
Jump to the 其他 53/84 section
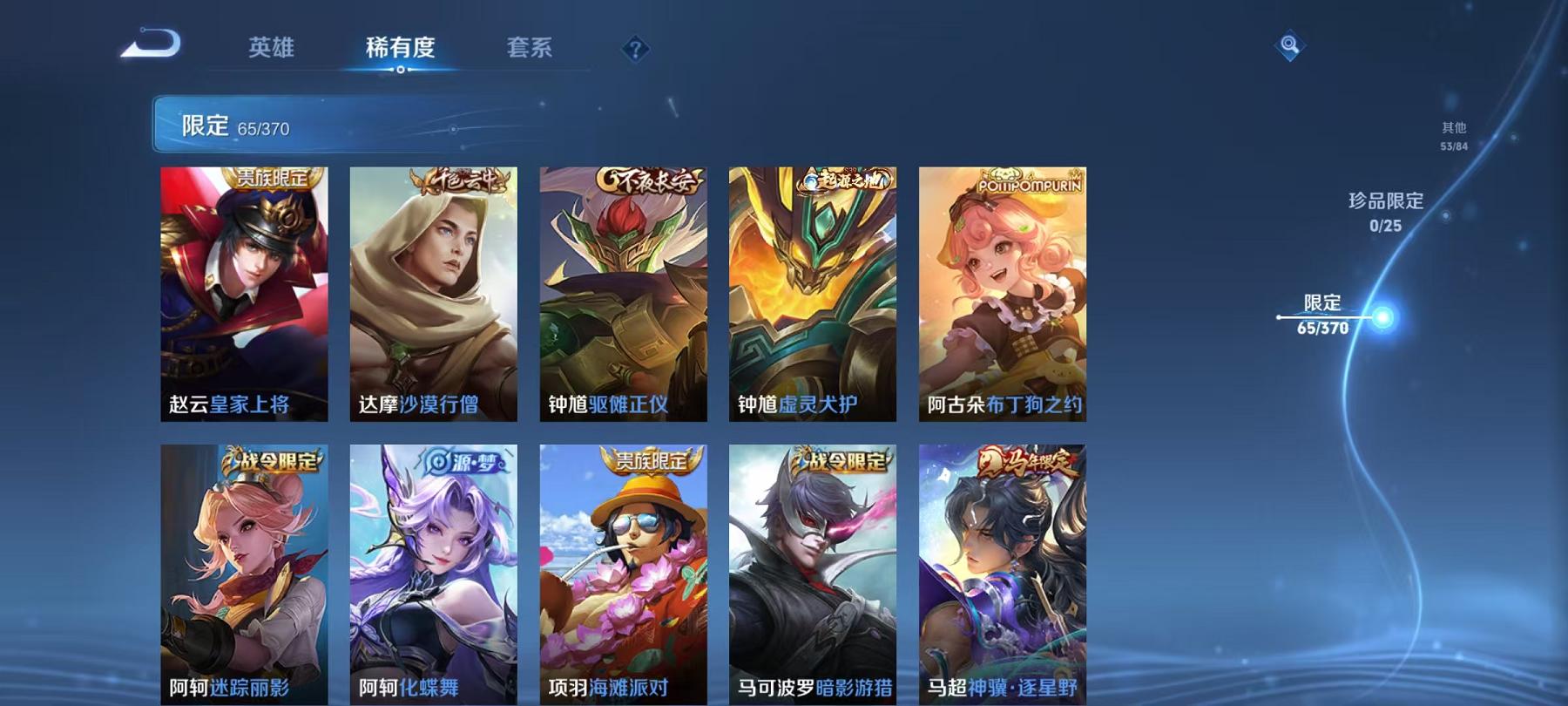1455,137
